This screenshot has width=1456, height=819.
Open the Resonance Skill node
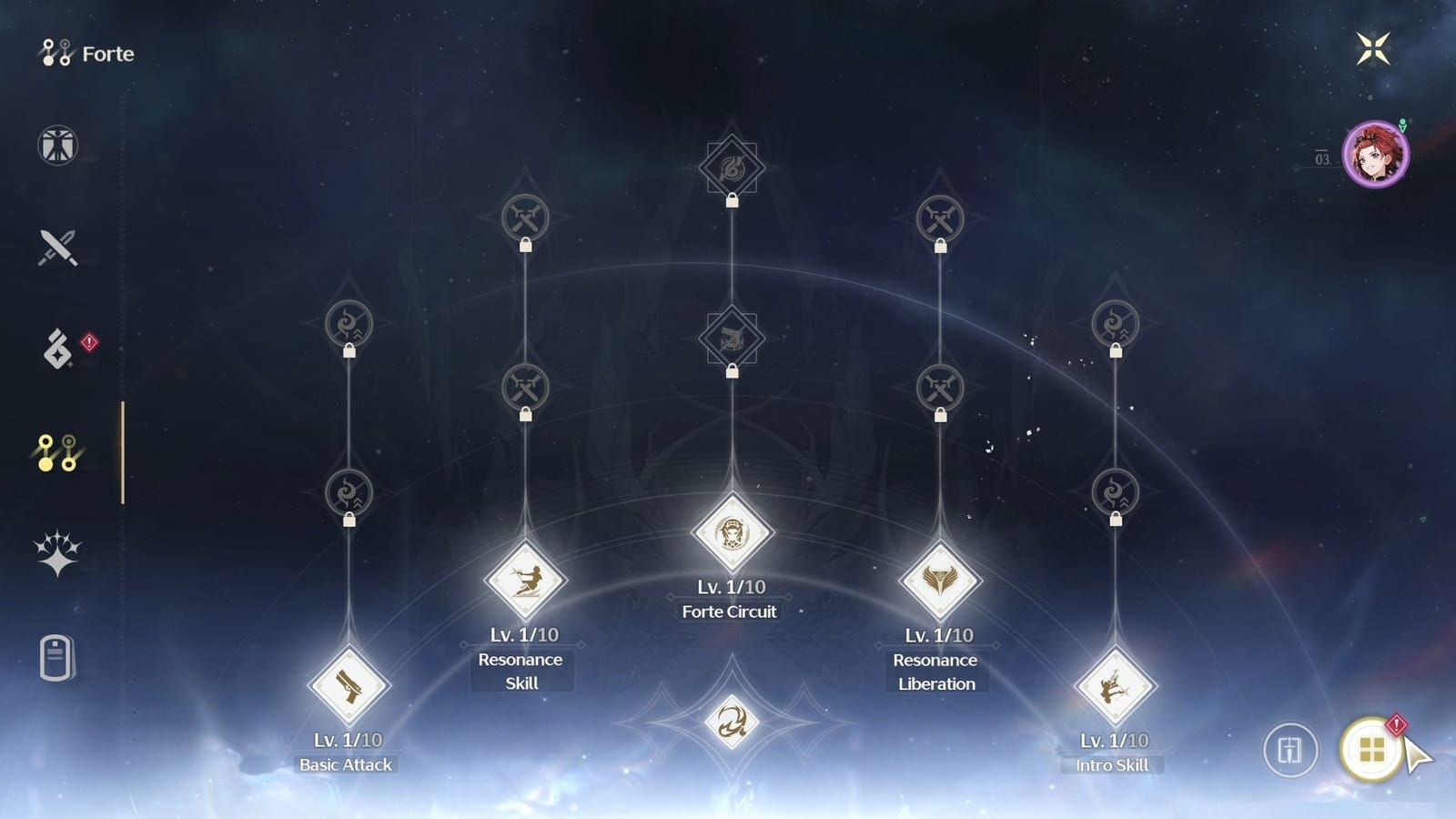(522, 581)
